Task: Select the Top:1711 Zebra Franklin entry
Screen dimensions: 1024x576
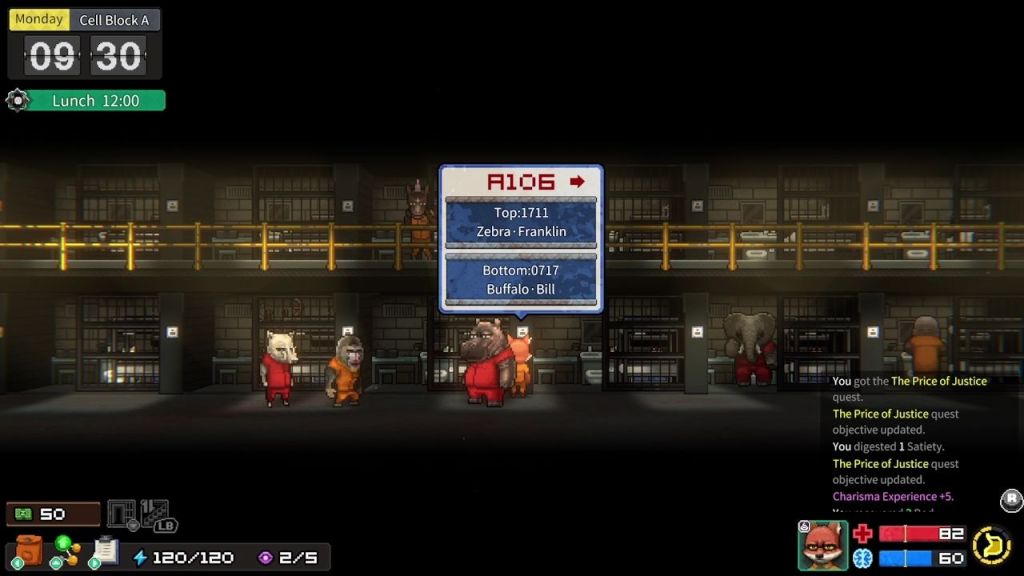Action: (x=521, y=222)
